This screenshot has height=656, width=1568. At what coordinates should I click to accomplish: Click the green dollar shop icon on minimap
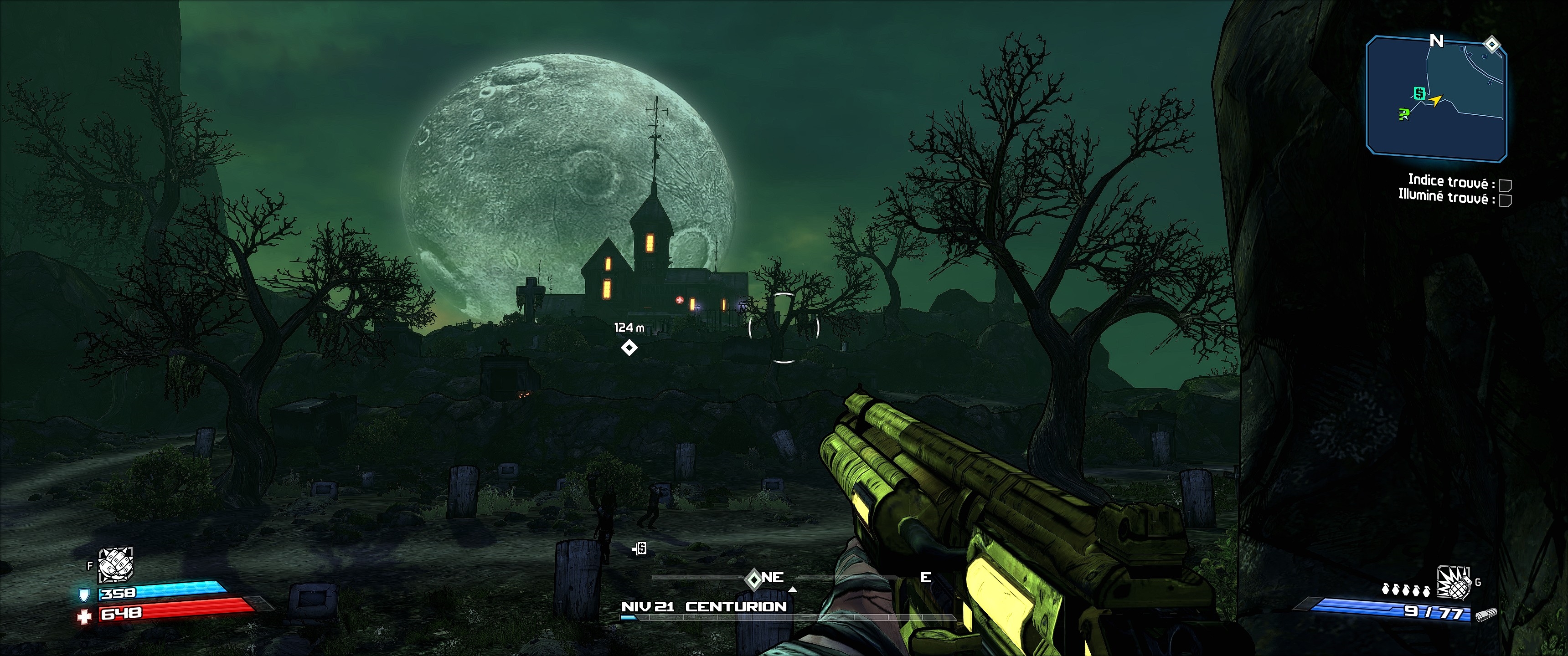click(x=1419, y=94)
